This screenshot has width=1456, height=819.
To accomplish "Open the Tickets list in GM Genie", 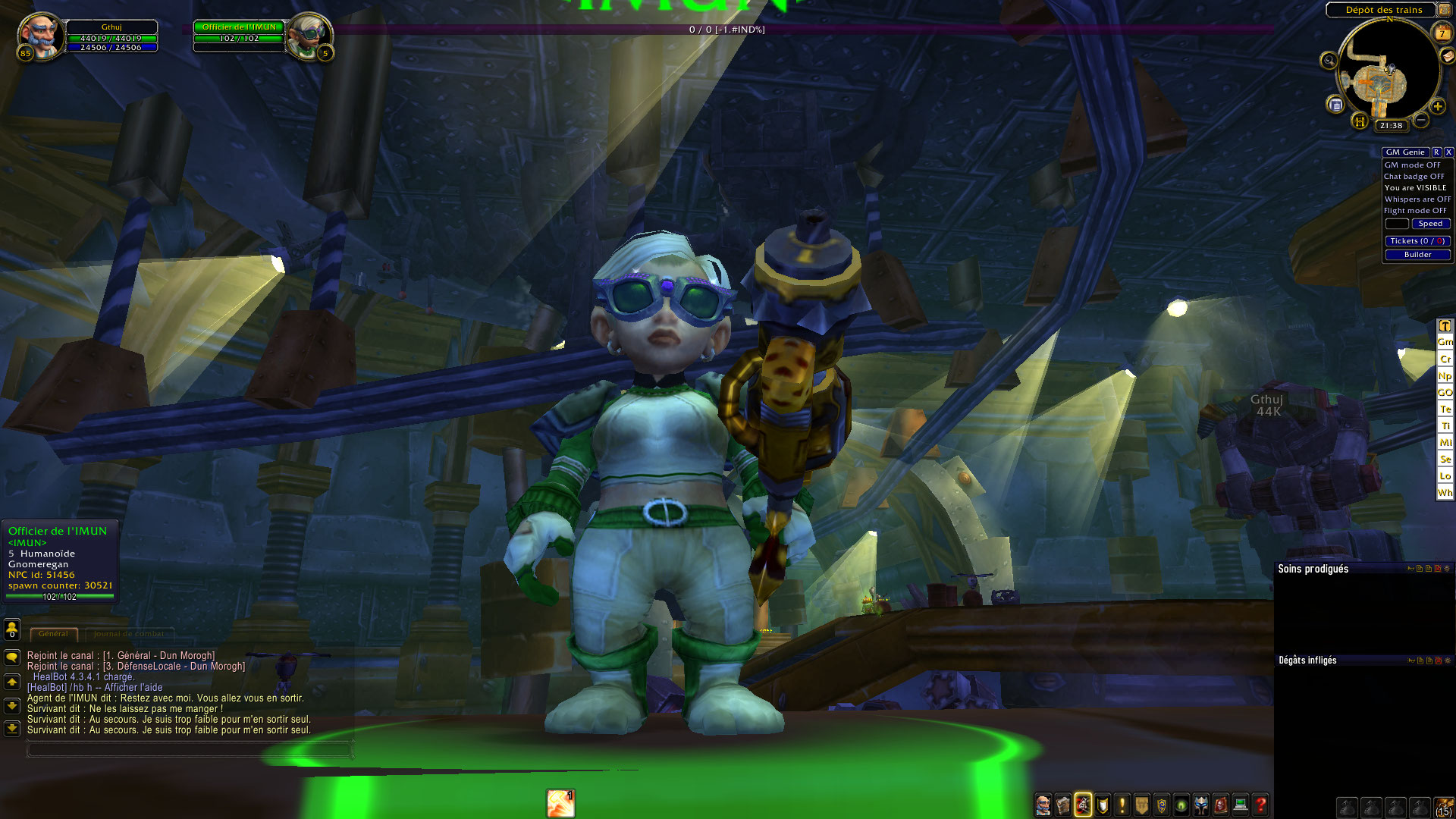I will coord(1417,241).
